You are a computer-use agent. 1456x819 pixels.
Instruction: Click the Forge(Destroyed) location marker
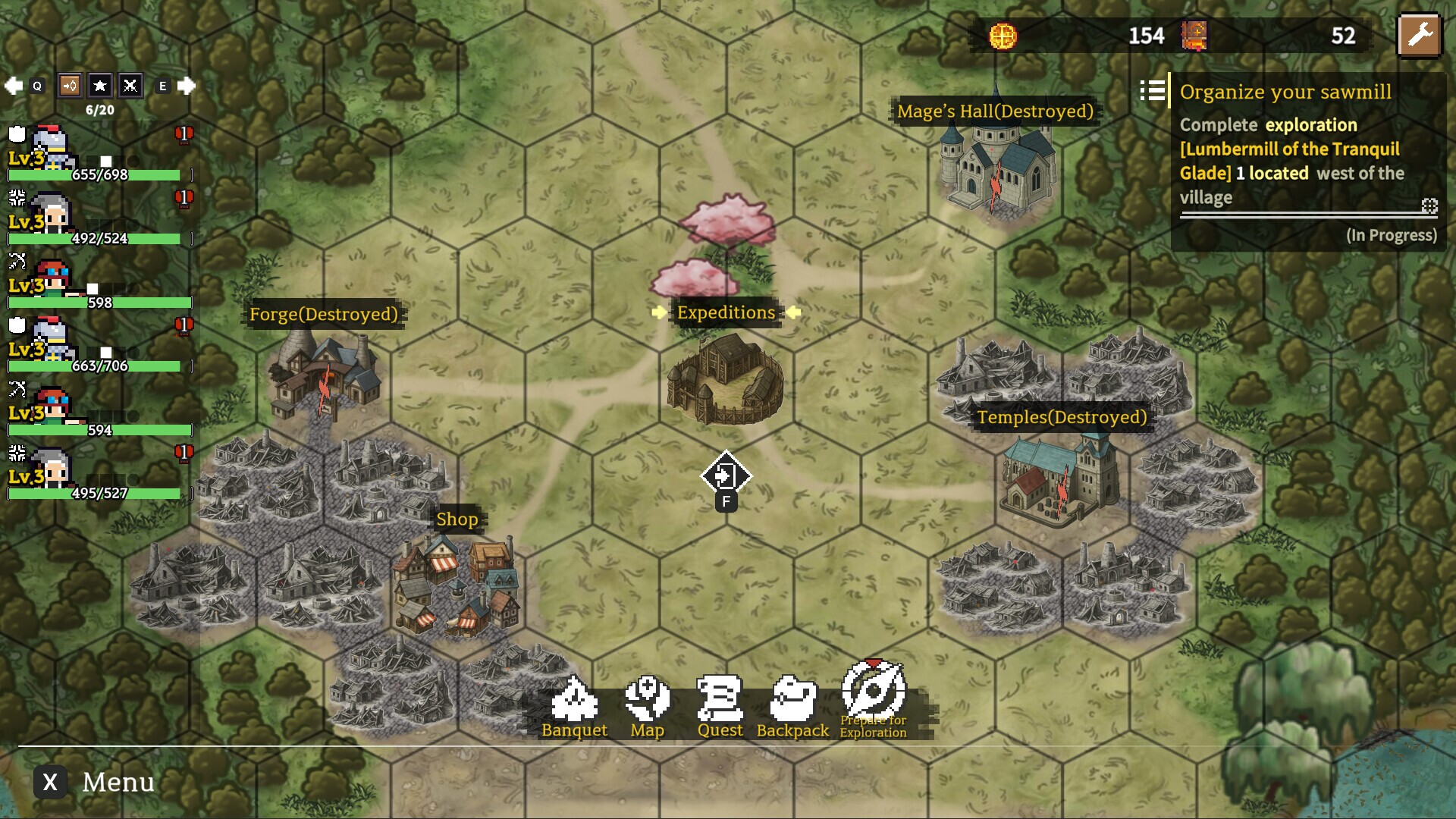(325, 314)
